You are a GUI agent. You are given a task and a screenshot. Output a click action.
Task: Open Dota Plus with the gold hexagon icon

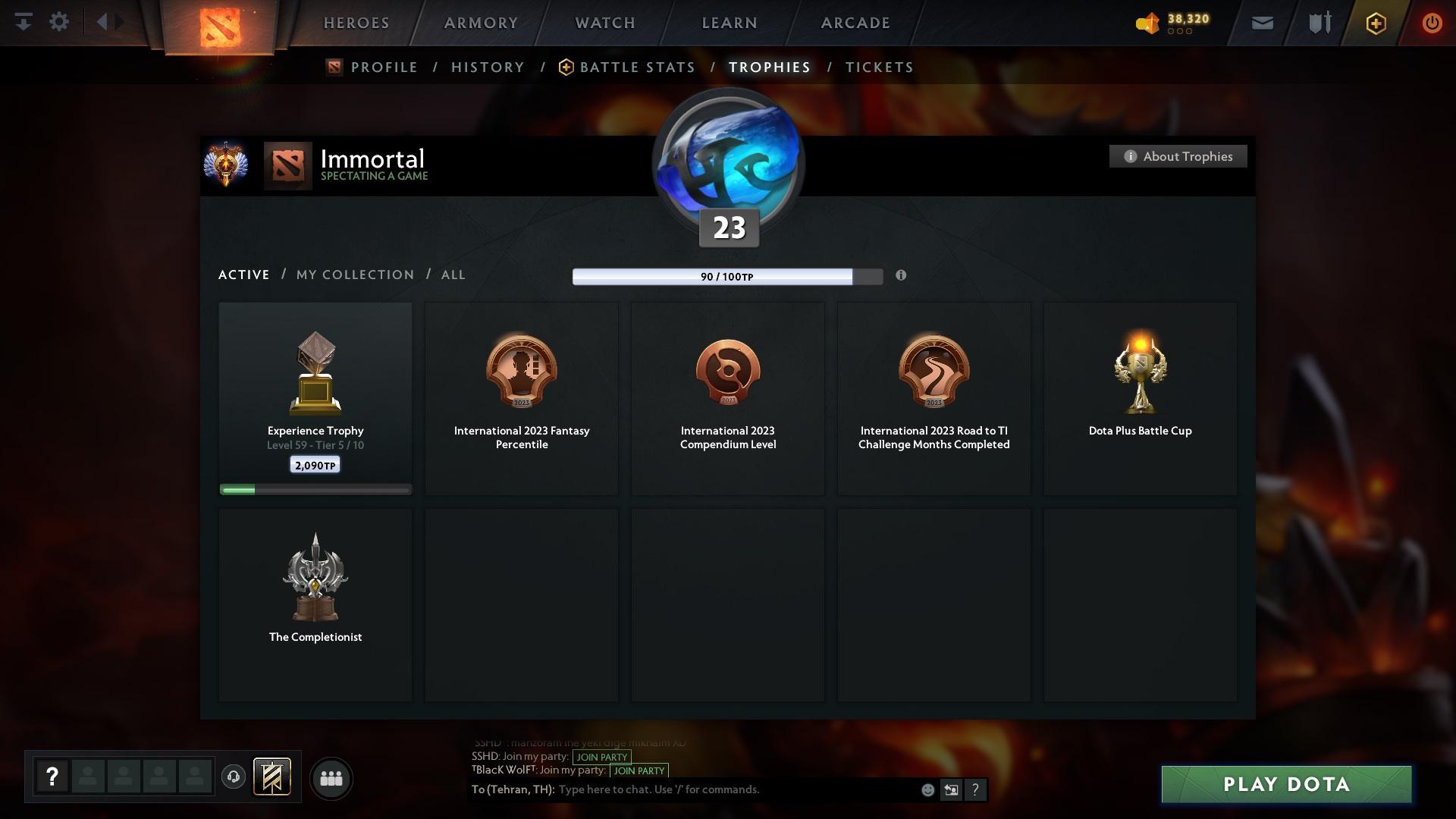(1375, 23)
